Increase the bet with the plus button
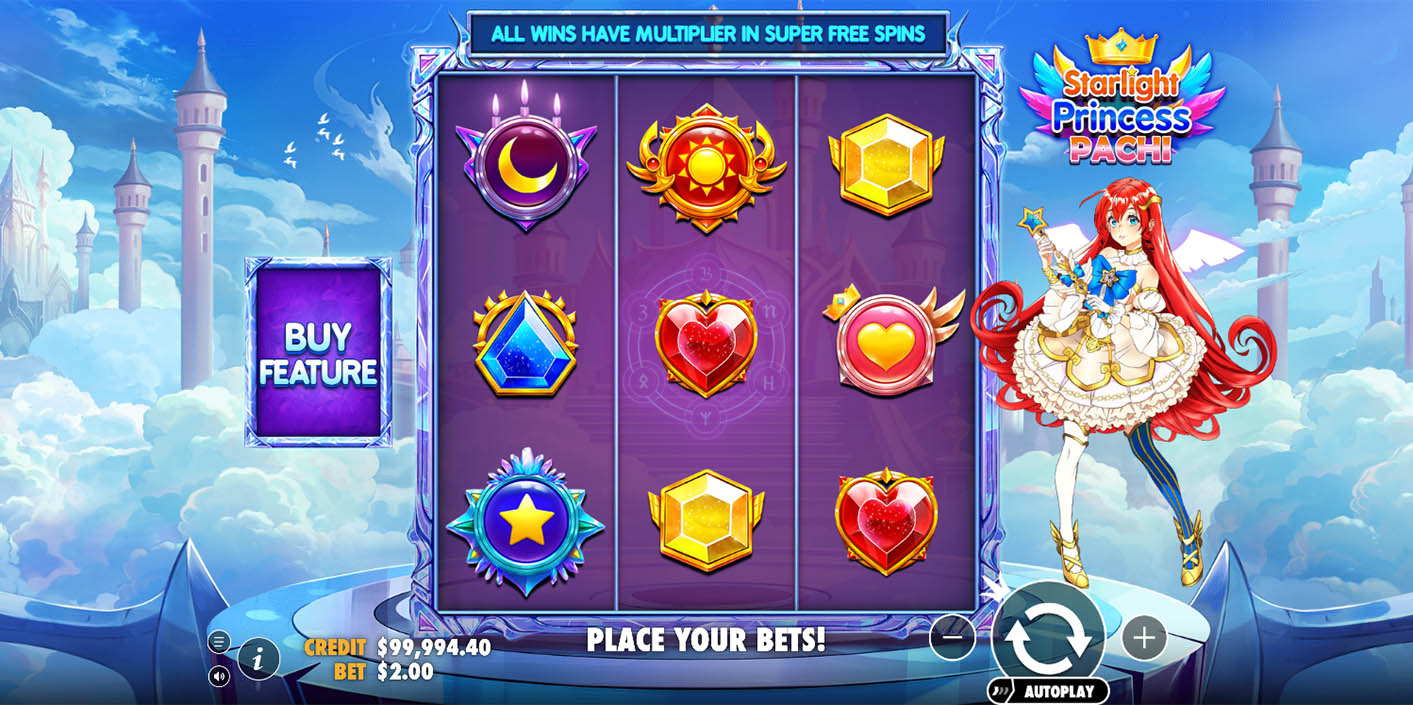This screenshot has height=705, width=1413. click(1144, 637)
